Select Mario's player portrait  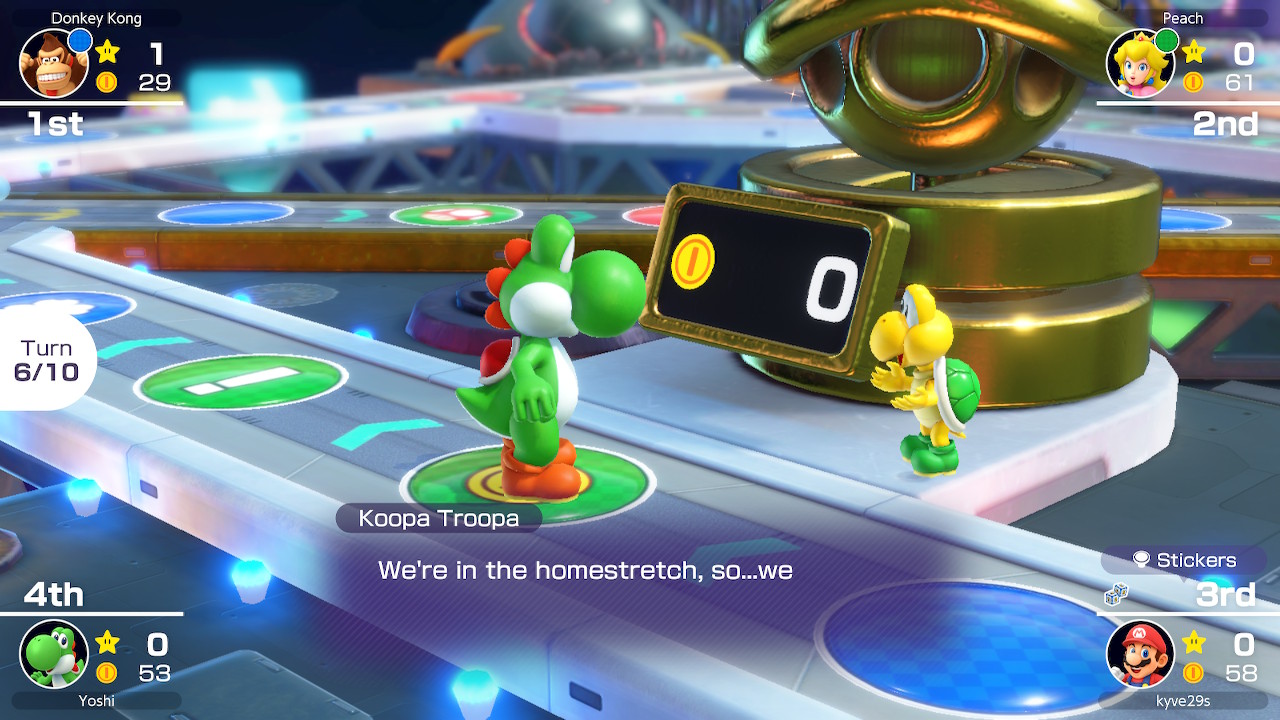(1140, 654)
